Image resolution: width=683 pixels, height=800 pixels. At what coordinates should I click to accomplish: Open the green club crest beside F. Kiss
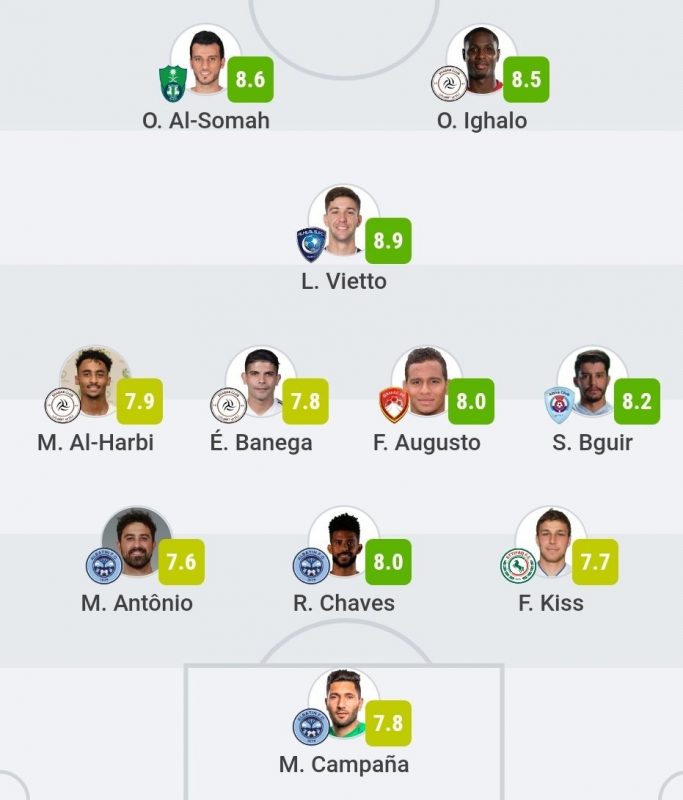518,566
